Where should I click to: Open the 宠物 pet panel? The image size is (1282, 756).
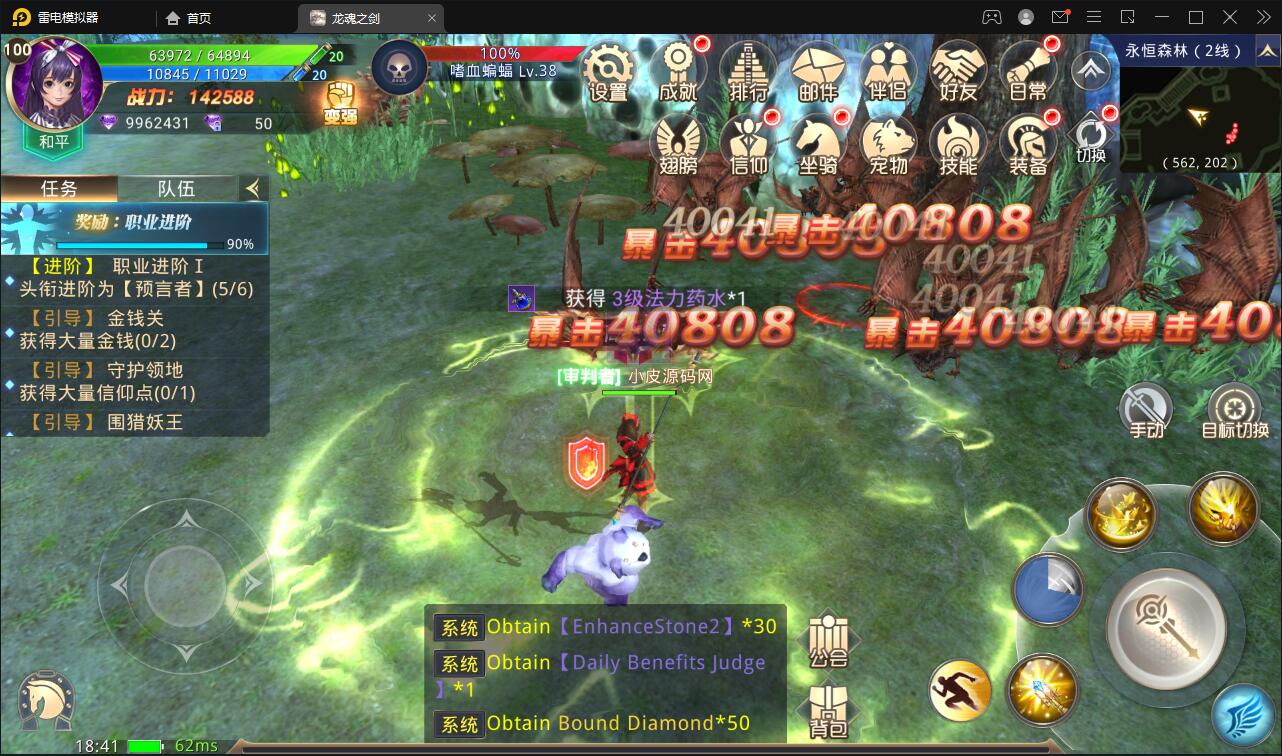888,140
